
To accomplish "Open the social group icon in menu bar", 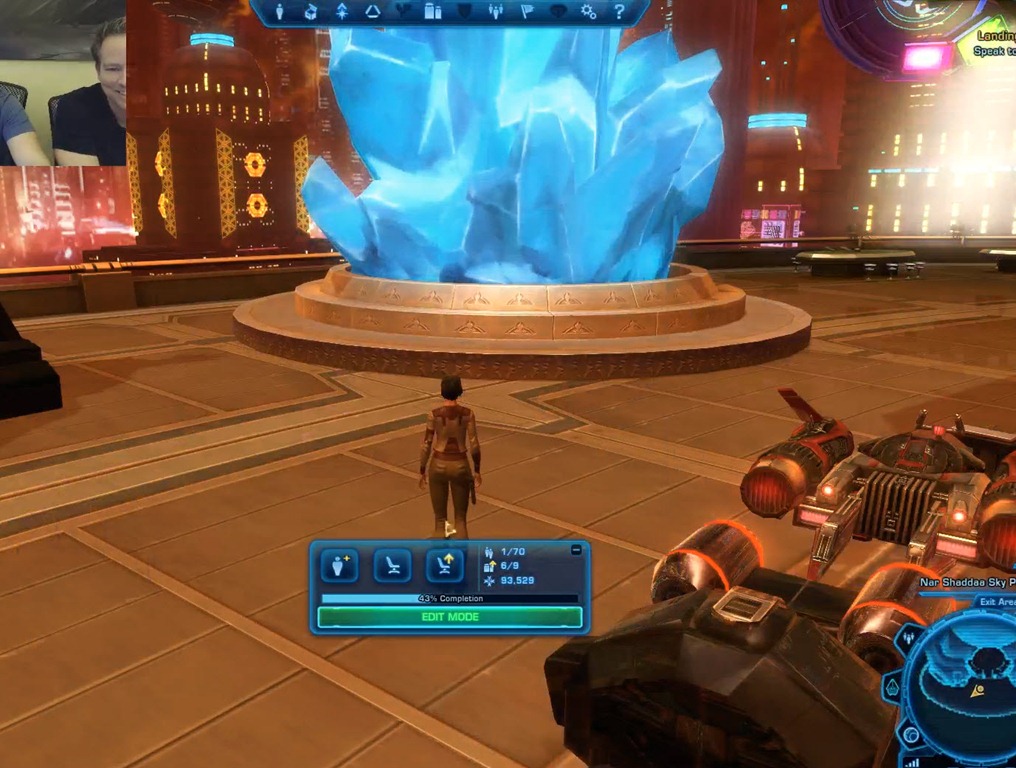I will click(x=496, y=12).
